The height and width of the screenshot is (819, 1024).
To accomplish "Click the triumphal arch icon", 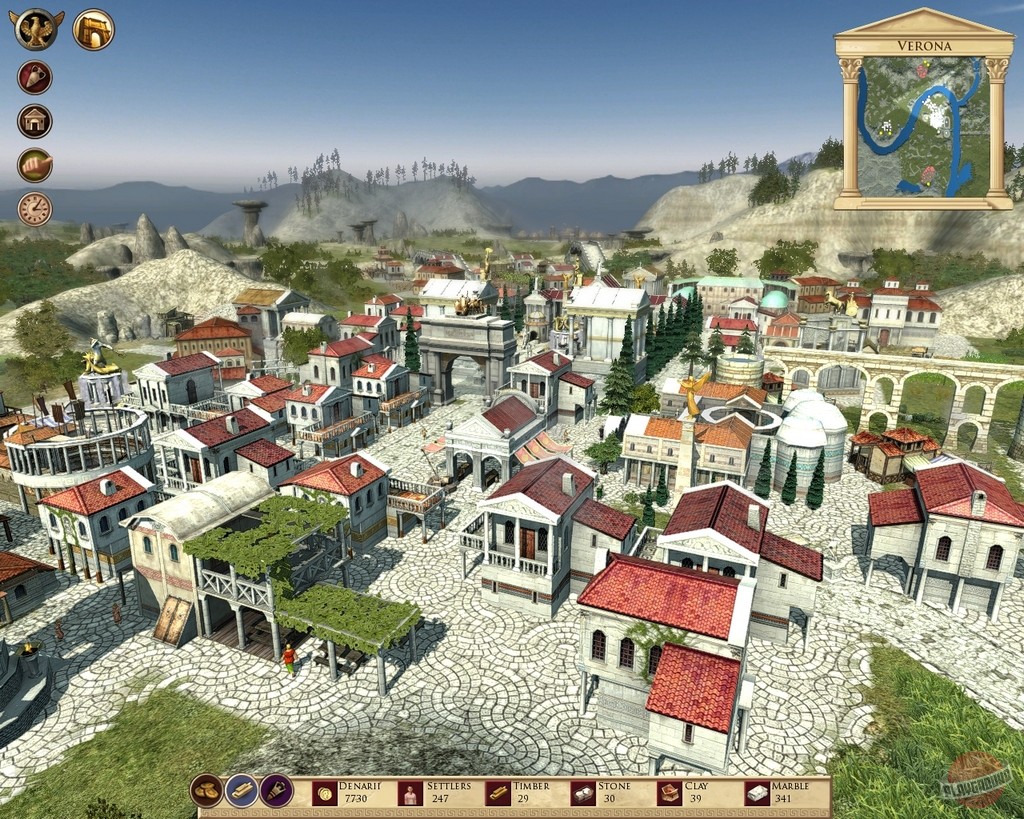I will click(93, 29).
